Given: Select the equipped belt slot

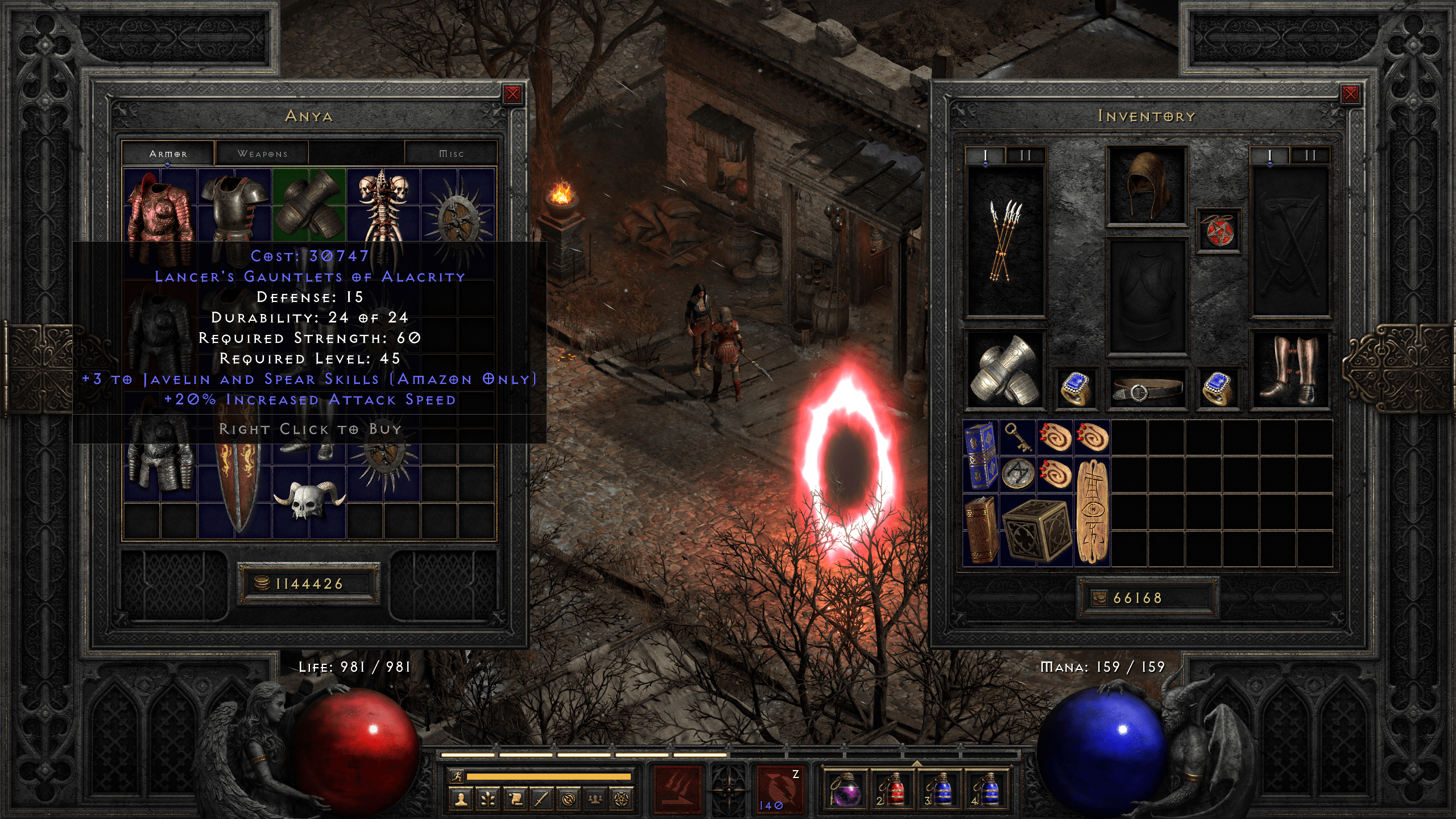Looking at the screenshot, I should click(x=1146, y=390).
